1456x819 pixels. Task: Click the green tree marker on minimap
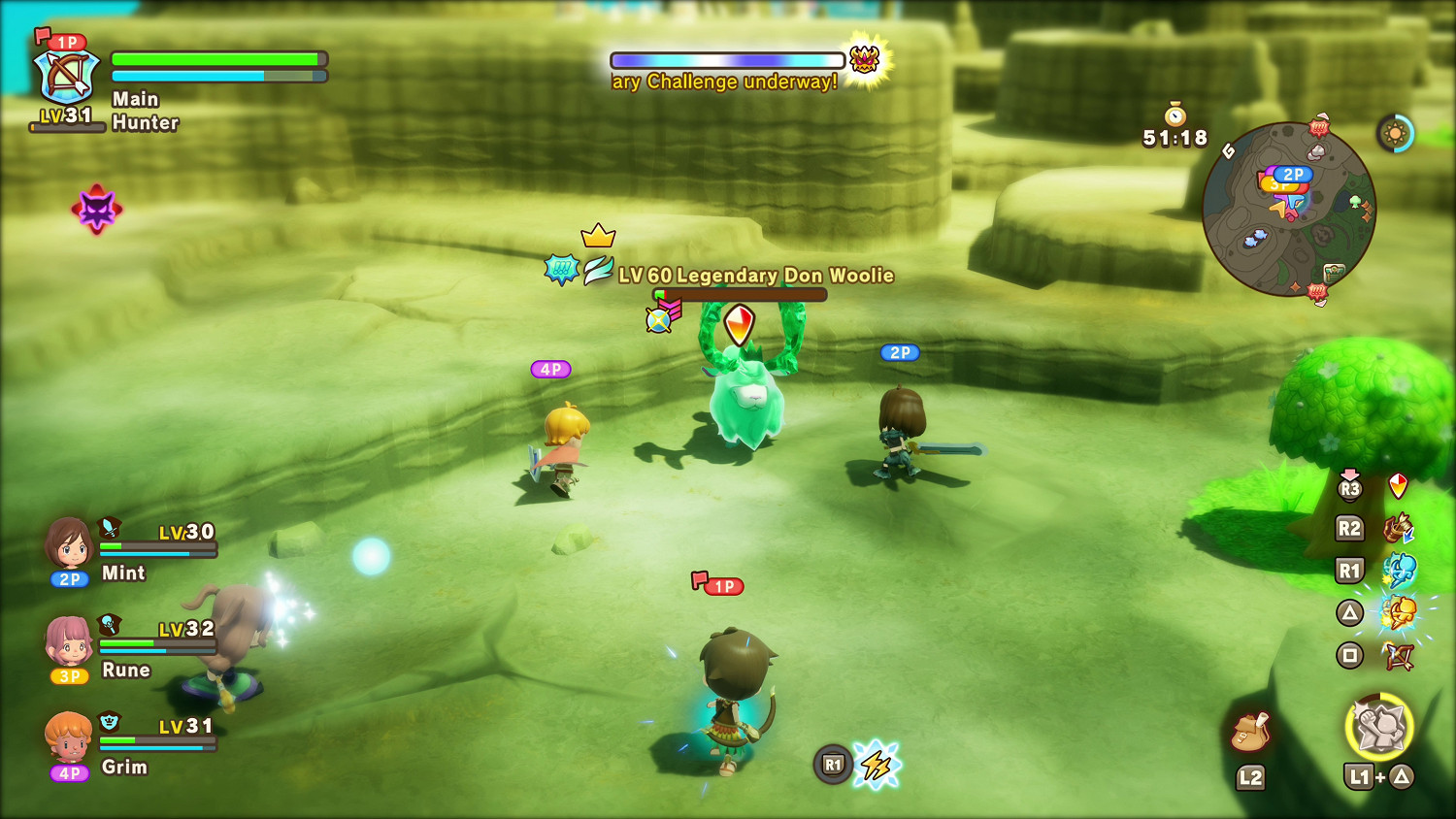point(1355,202)
